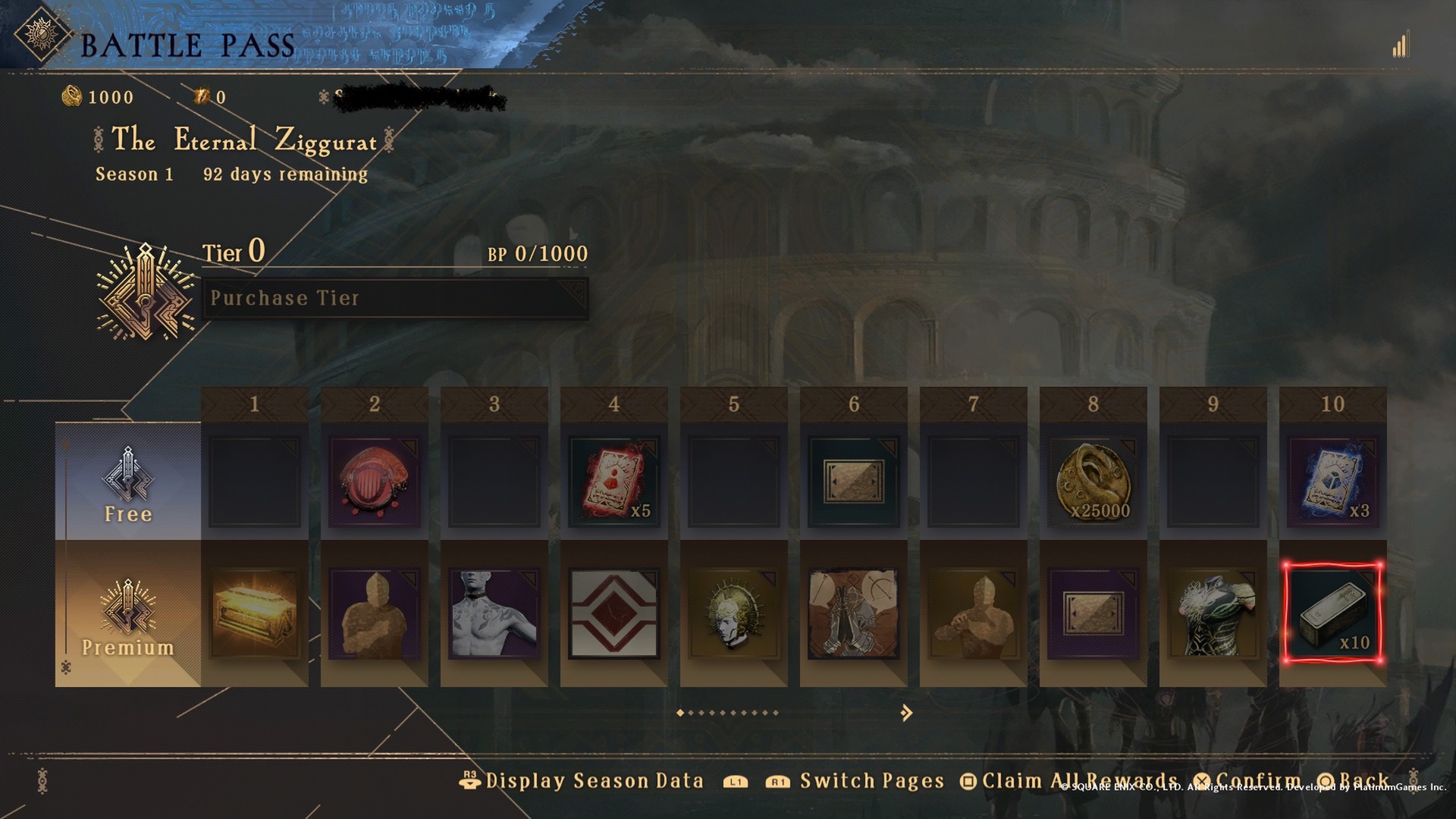Select the praying hands emote reward
Image resolution: width=1456 pixels, height=819 pixels.
854,614
